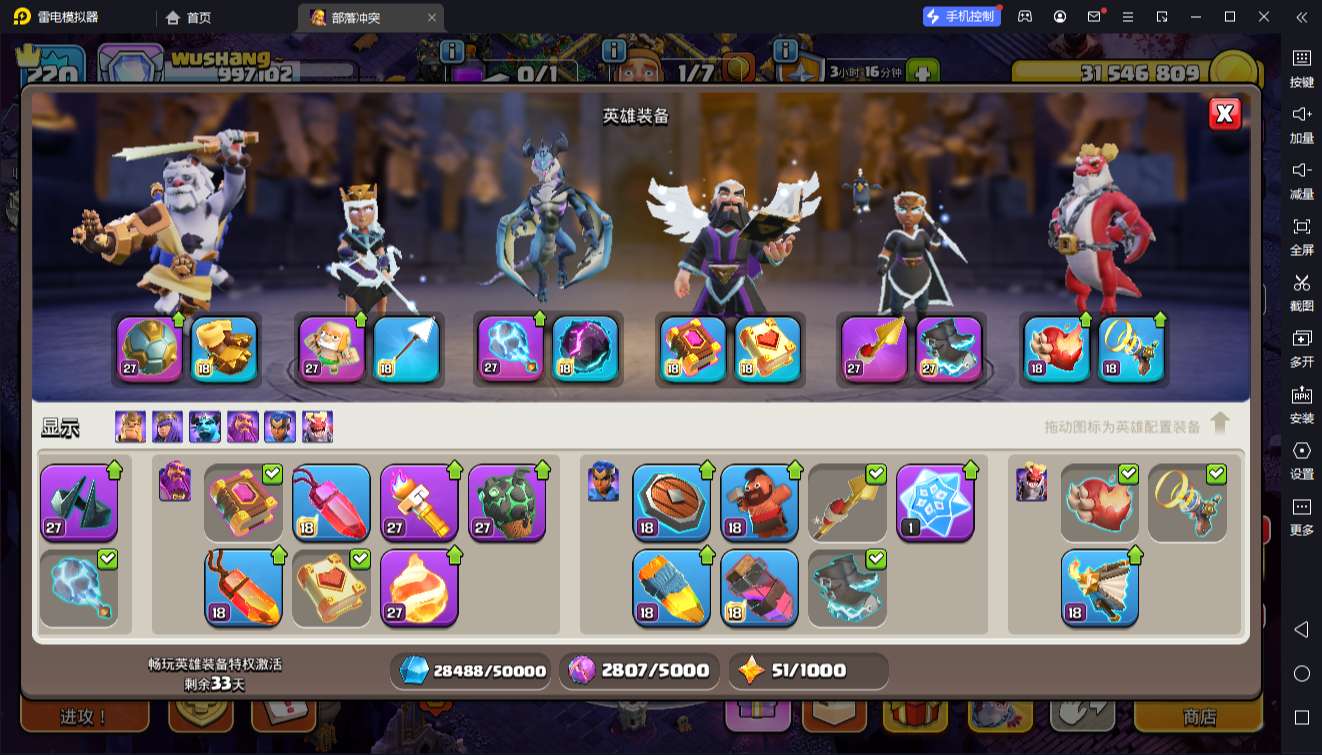Choose the Seeking Shield equipment
The height and width of the screenshot is (755, 1322).
[671, 503]
